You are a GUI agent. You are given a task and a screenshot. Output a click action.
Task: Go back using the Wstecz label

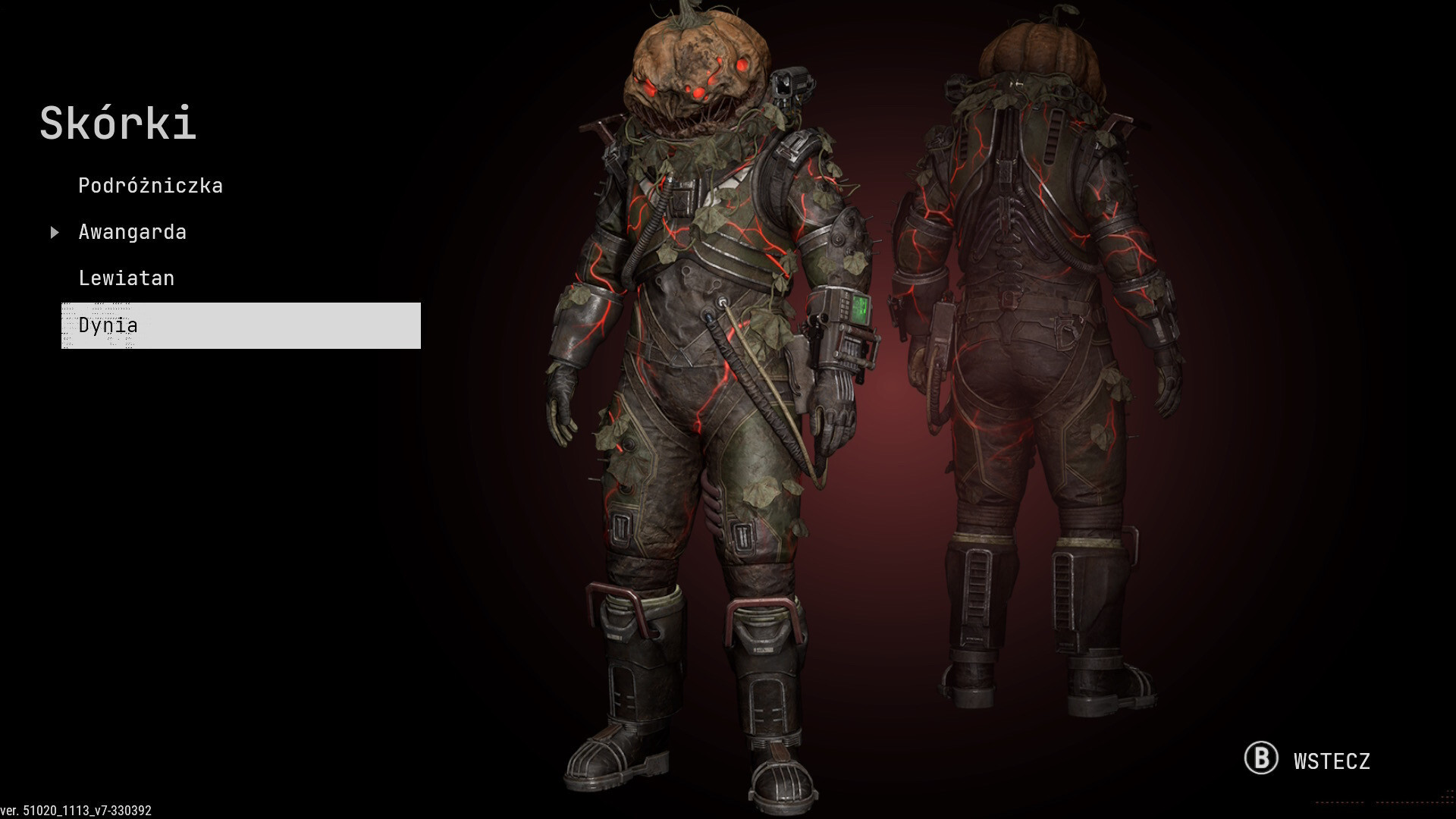click(x=1331, y=761)
